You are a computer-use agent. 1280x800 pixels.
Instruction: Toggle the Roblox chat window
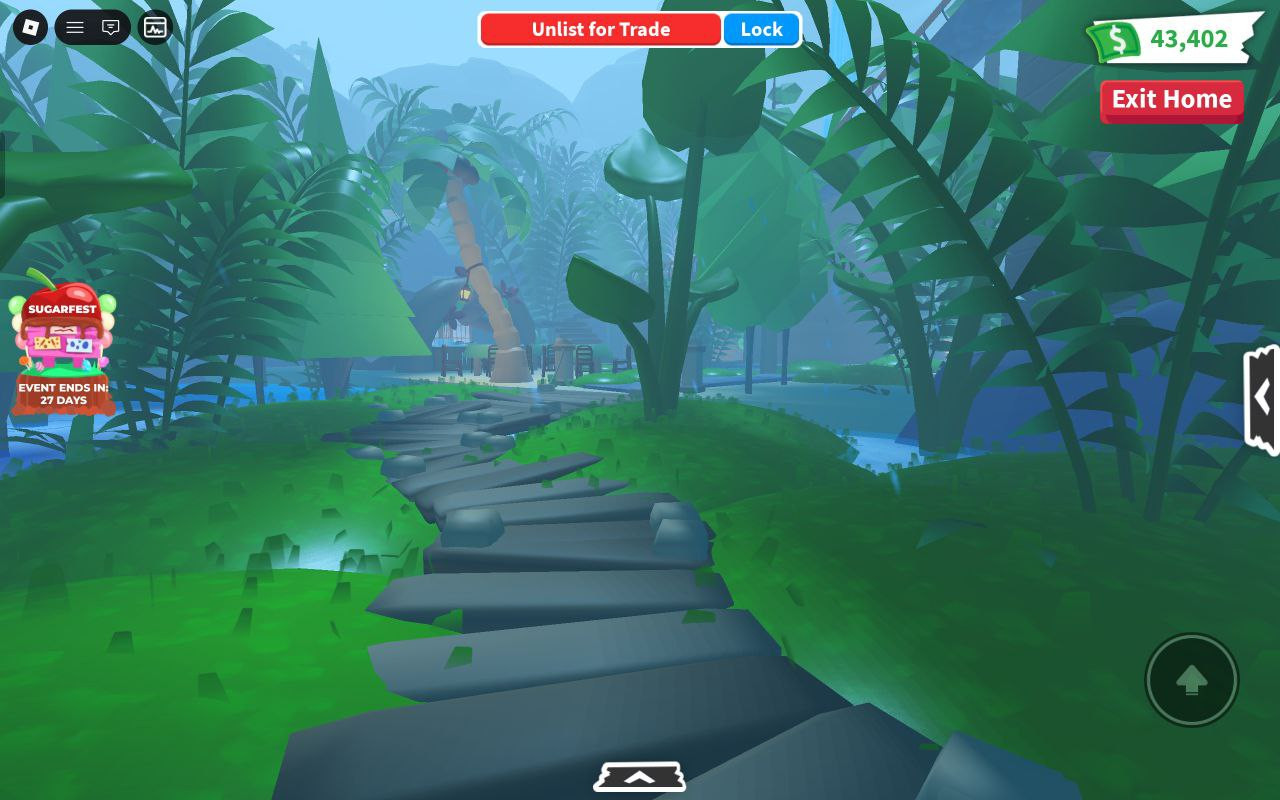coord(111,27)
